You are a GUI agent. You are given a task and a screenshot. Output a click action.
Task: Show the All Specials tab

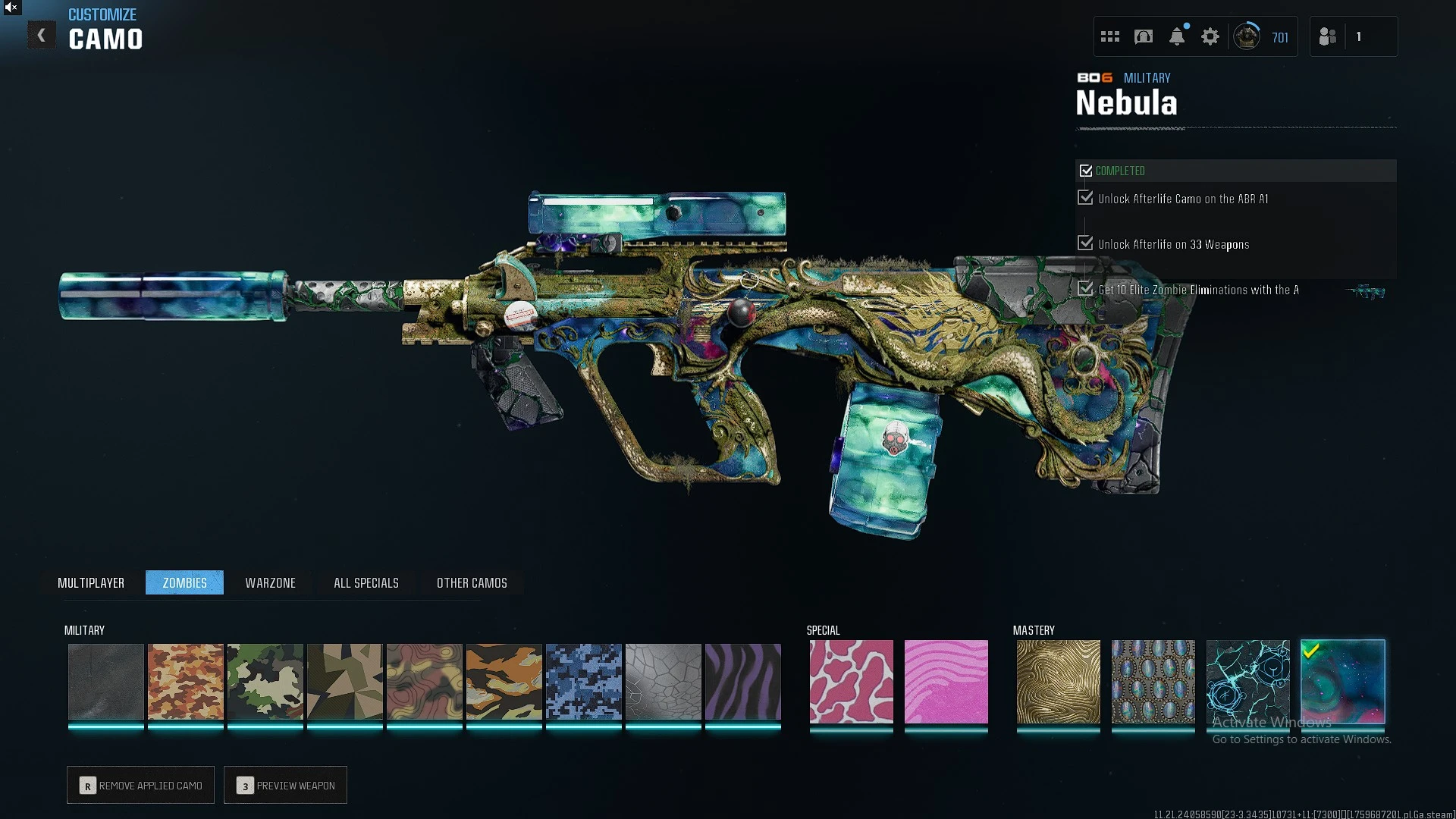pos(366,582)
